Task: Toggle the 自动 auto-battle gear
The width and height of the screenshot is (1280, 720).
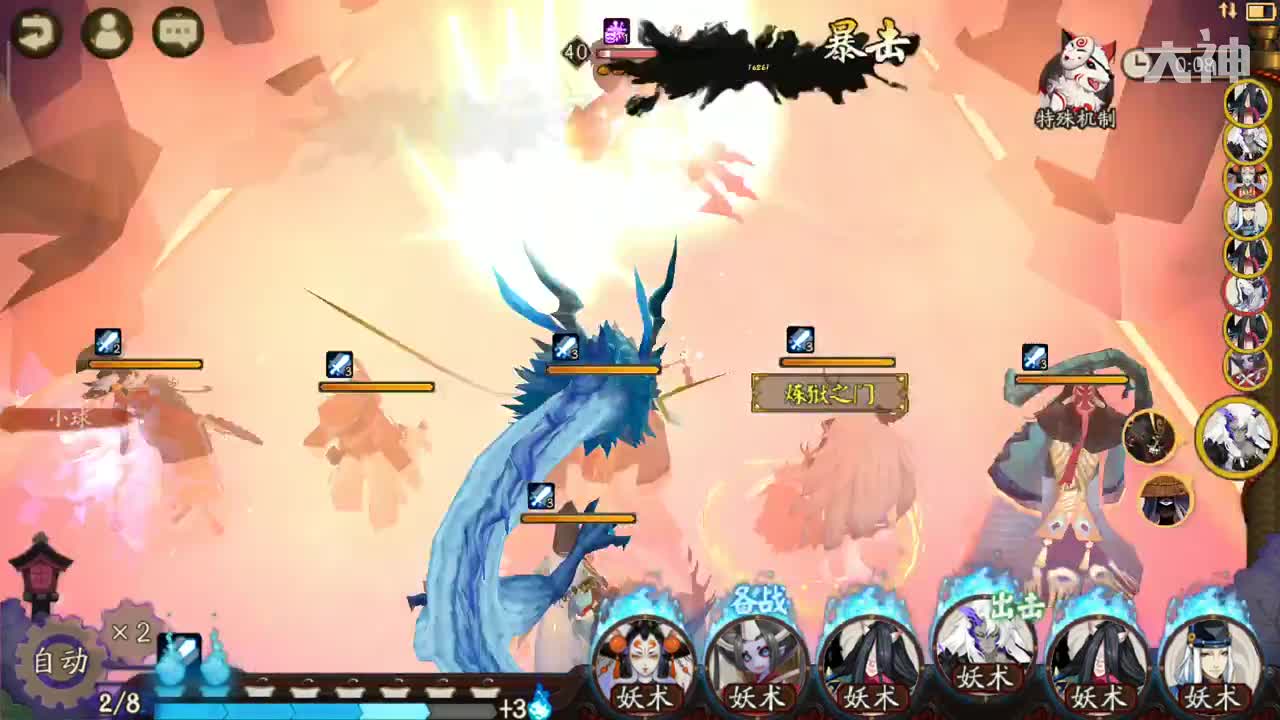Action: (60, 662)
